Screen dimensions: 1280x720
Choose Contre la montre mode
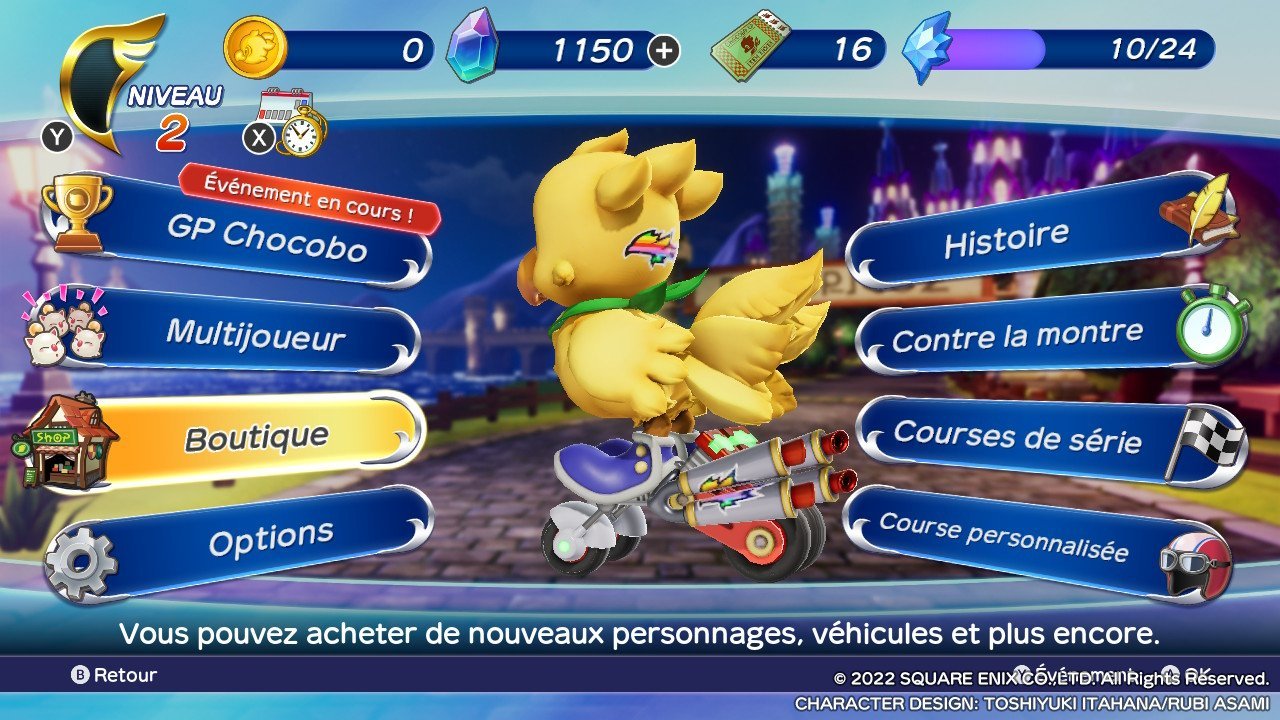pos(1016,337)
